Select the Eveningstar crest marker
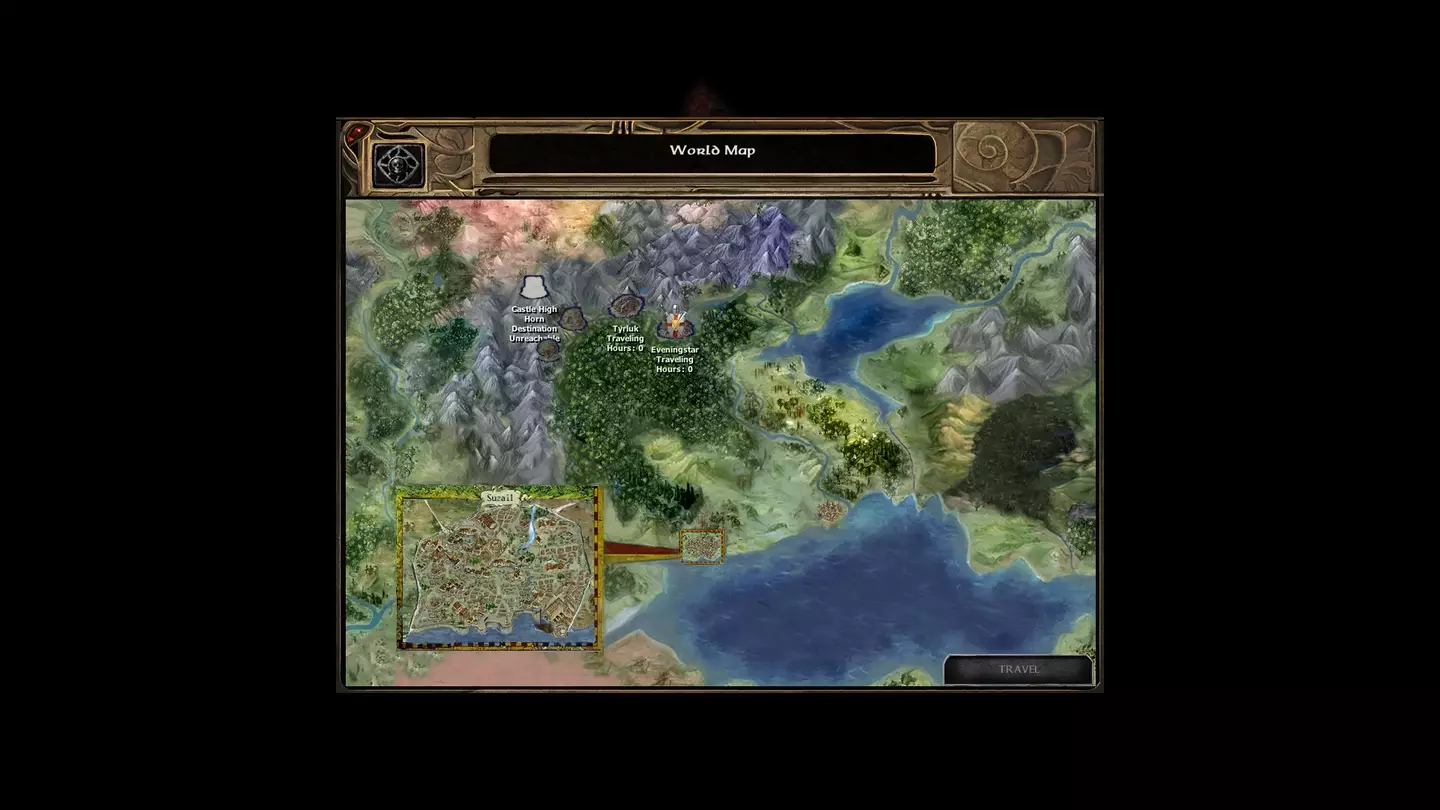 click(675, 320)
